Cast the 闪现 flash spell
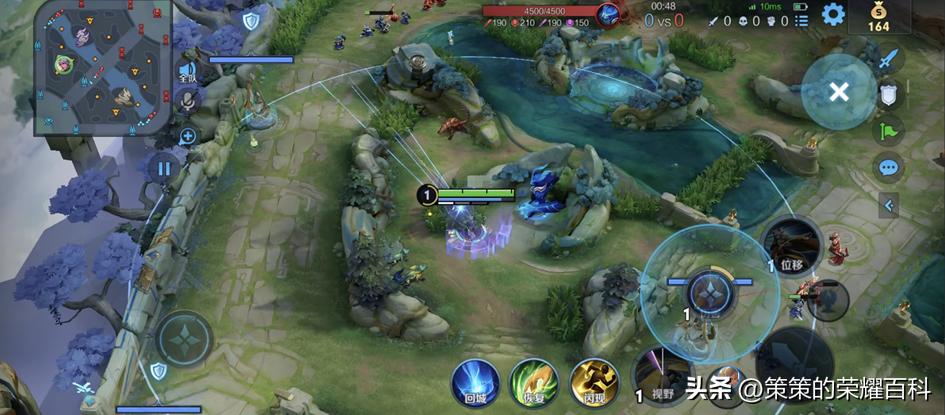Image resolution: width=945 pixels, height=415 pixels. click(594, 384)
